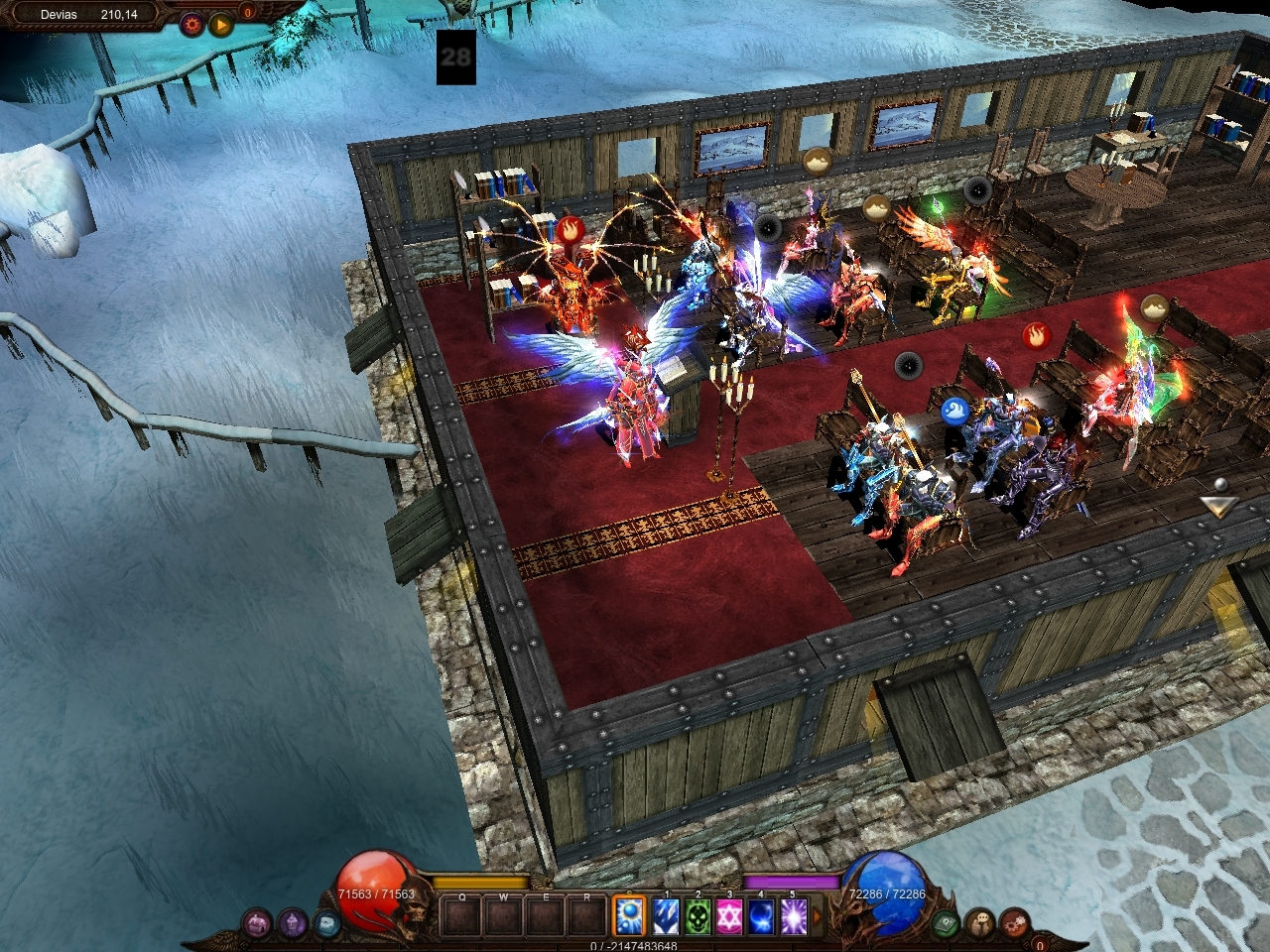Click the purple shop bag icon
Image resolution: width=1270 pixels, height=952 pixels.
click(292, 924)
